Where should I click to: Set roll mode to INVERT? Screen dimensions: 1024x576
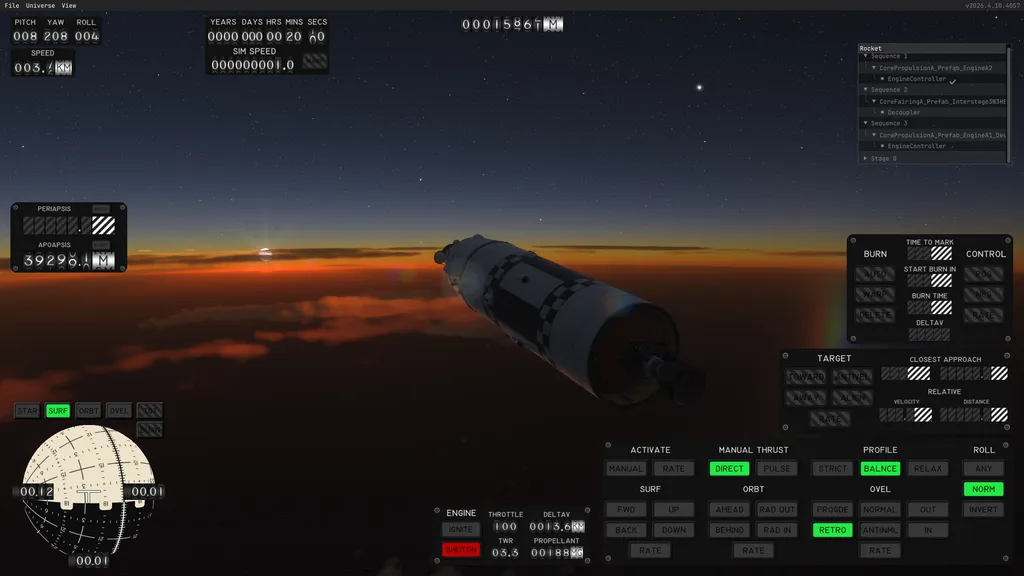(x=983, y=510)
